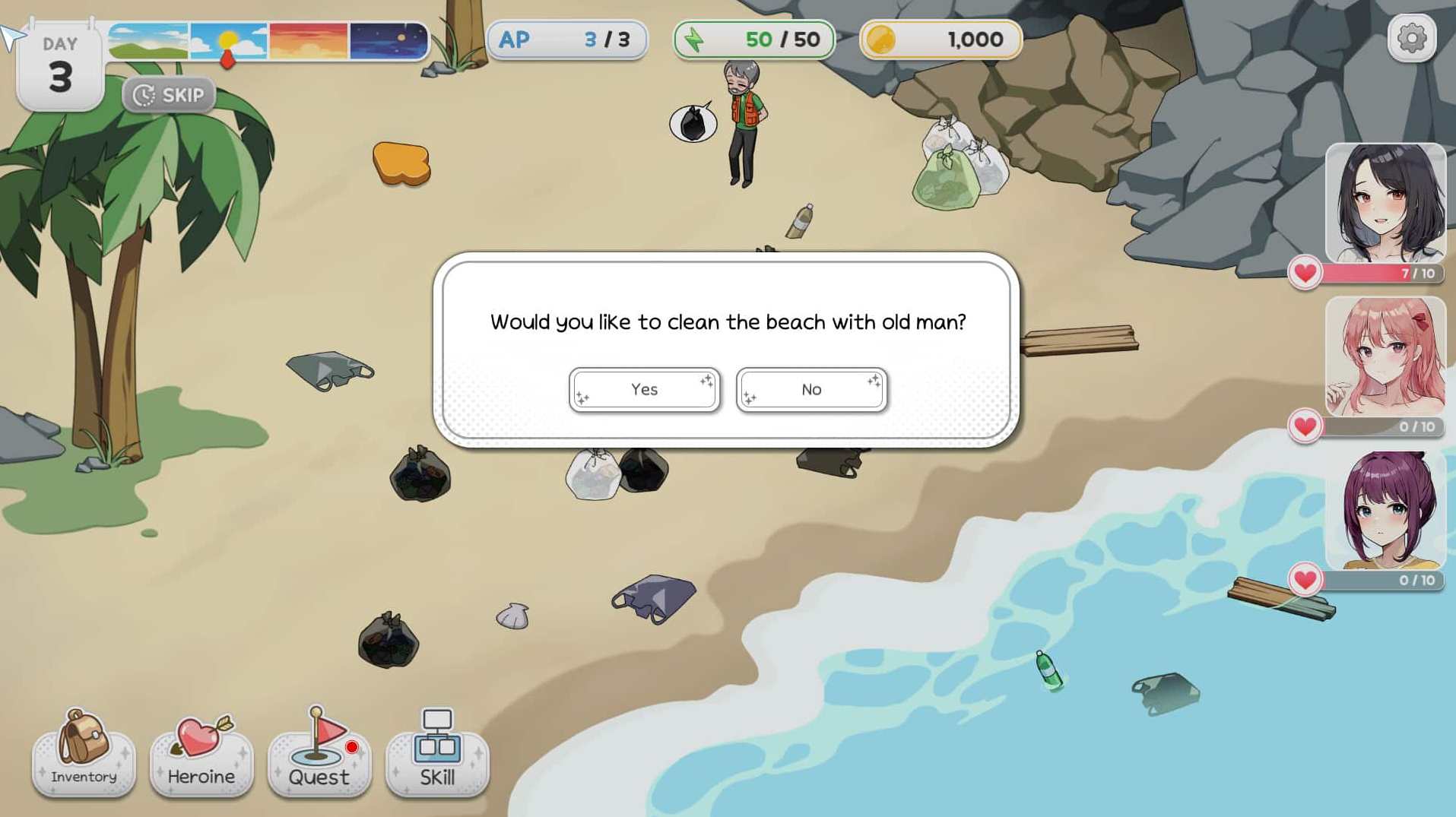The height and width of the screenshot is (817, 1456).
Task: Show the Quest log
Action: (x=319, y=754)
